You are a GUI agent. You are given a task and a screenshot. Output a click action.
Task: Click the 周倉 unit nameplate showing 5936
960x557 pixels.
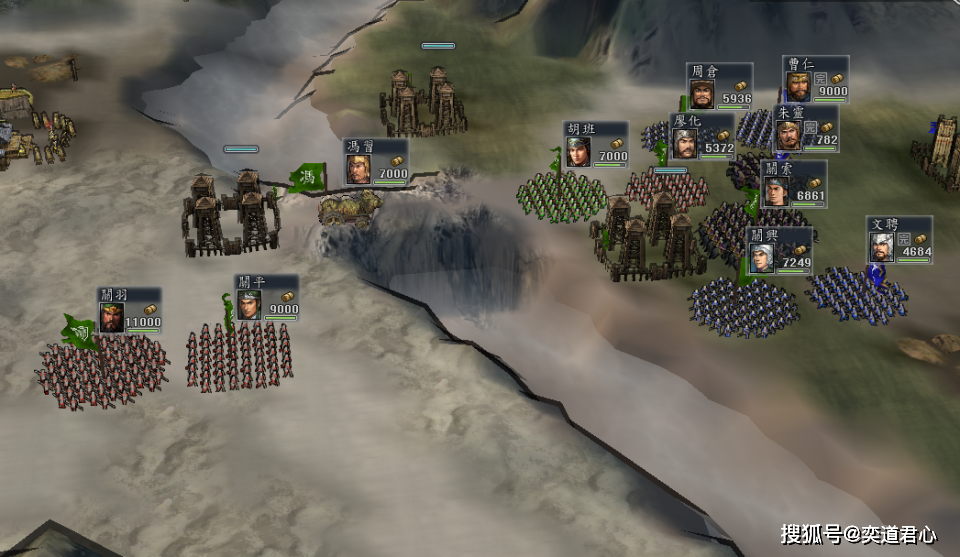719,86
